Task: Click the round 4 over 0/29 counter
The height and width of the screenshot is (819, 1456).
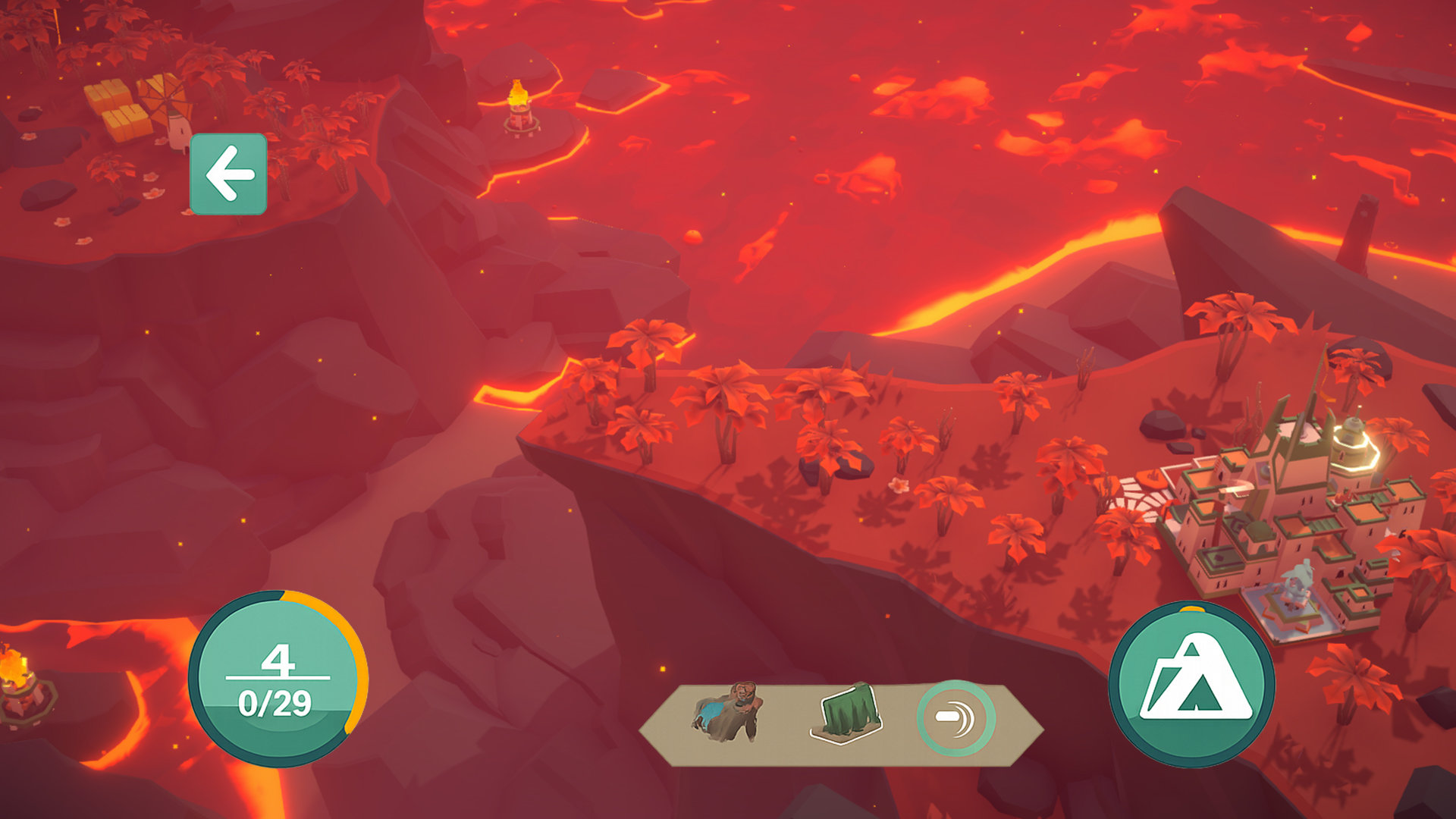Action: click(x=277, y=679)
